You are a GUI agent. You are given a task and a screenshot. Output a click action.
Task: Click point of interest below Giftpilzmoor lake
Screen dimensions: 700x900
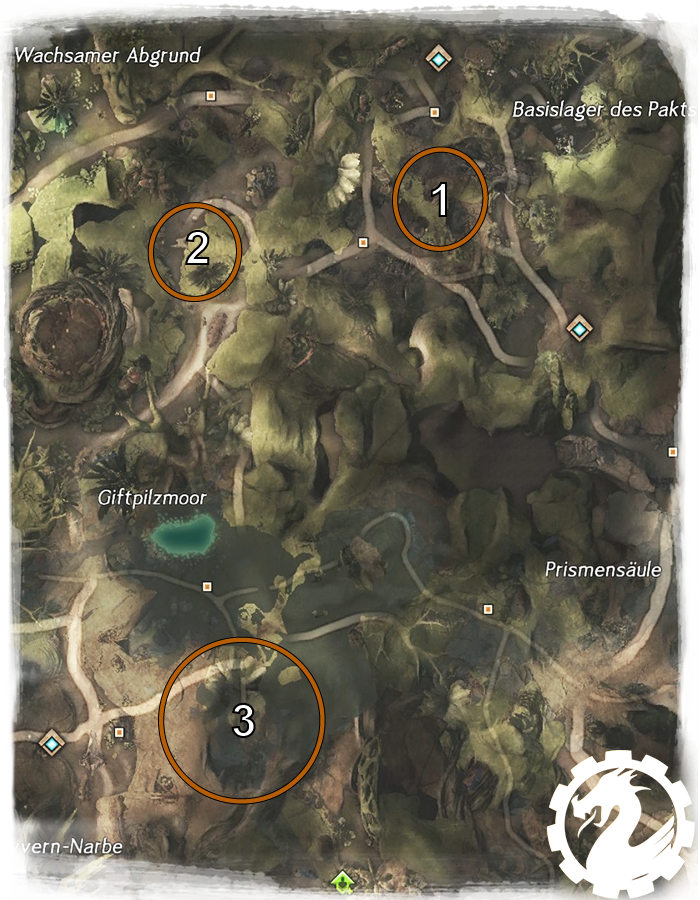click(x=207, y=586)
